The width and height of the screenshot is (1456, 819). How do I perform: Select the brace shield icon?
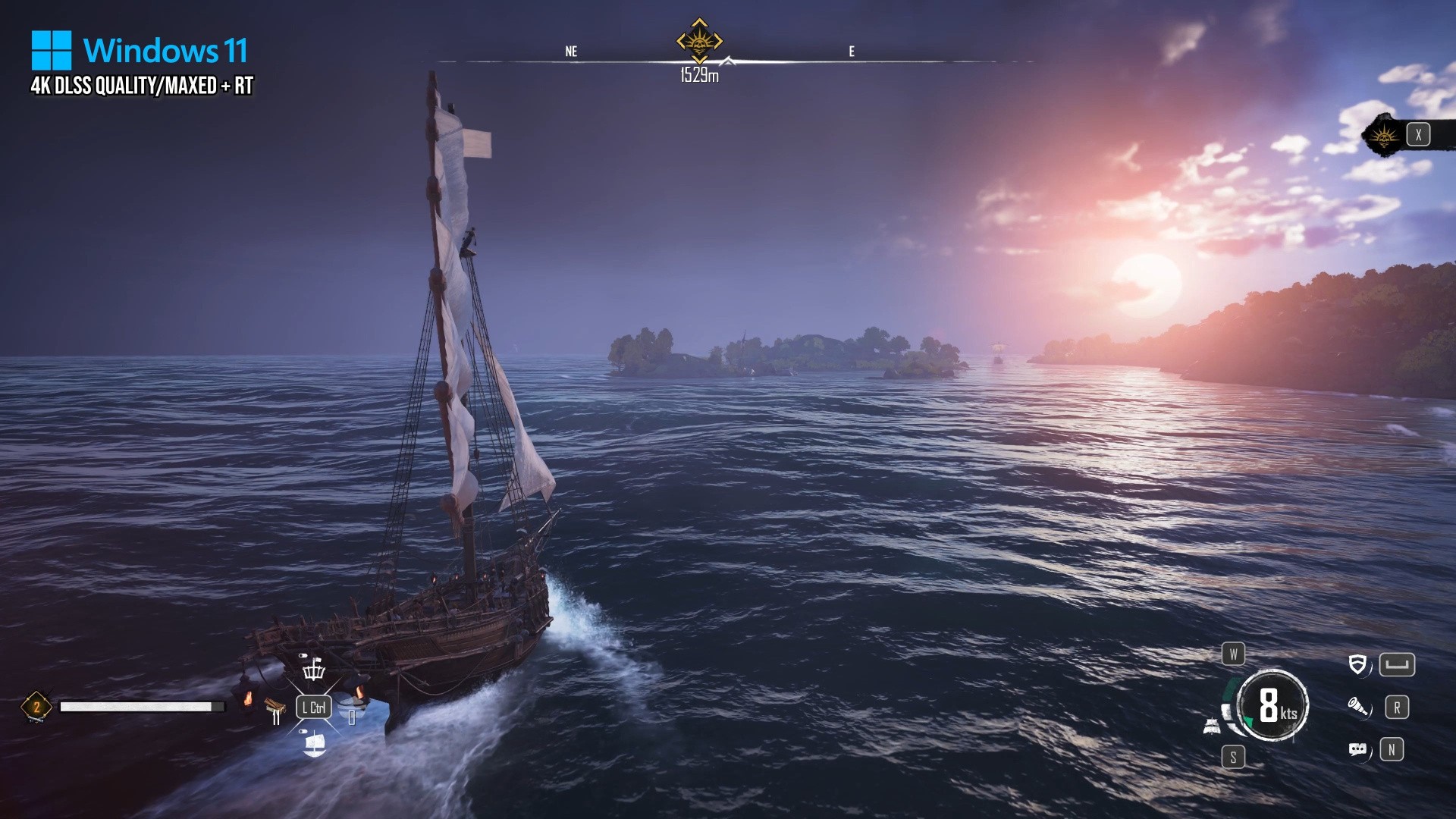1357,665
